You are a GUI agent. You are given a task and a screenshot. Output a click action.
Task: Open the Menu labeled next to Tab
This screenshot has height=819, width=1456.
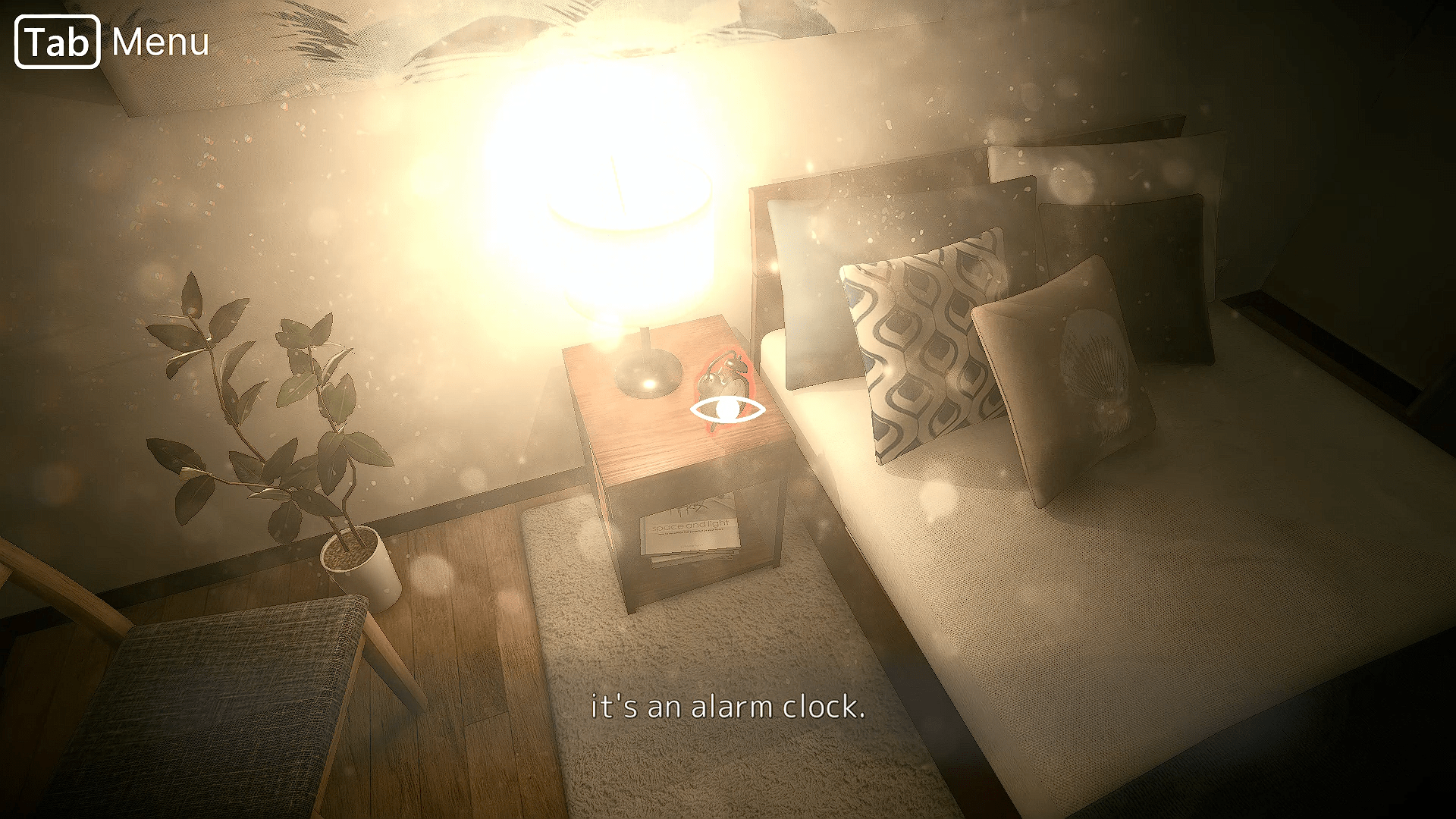(159, 43)
